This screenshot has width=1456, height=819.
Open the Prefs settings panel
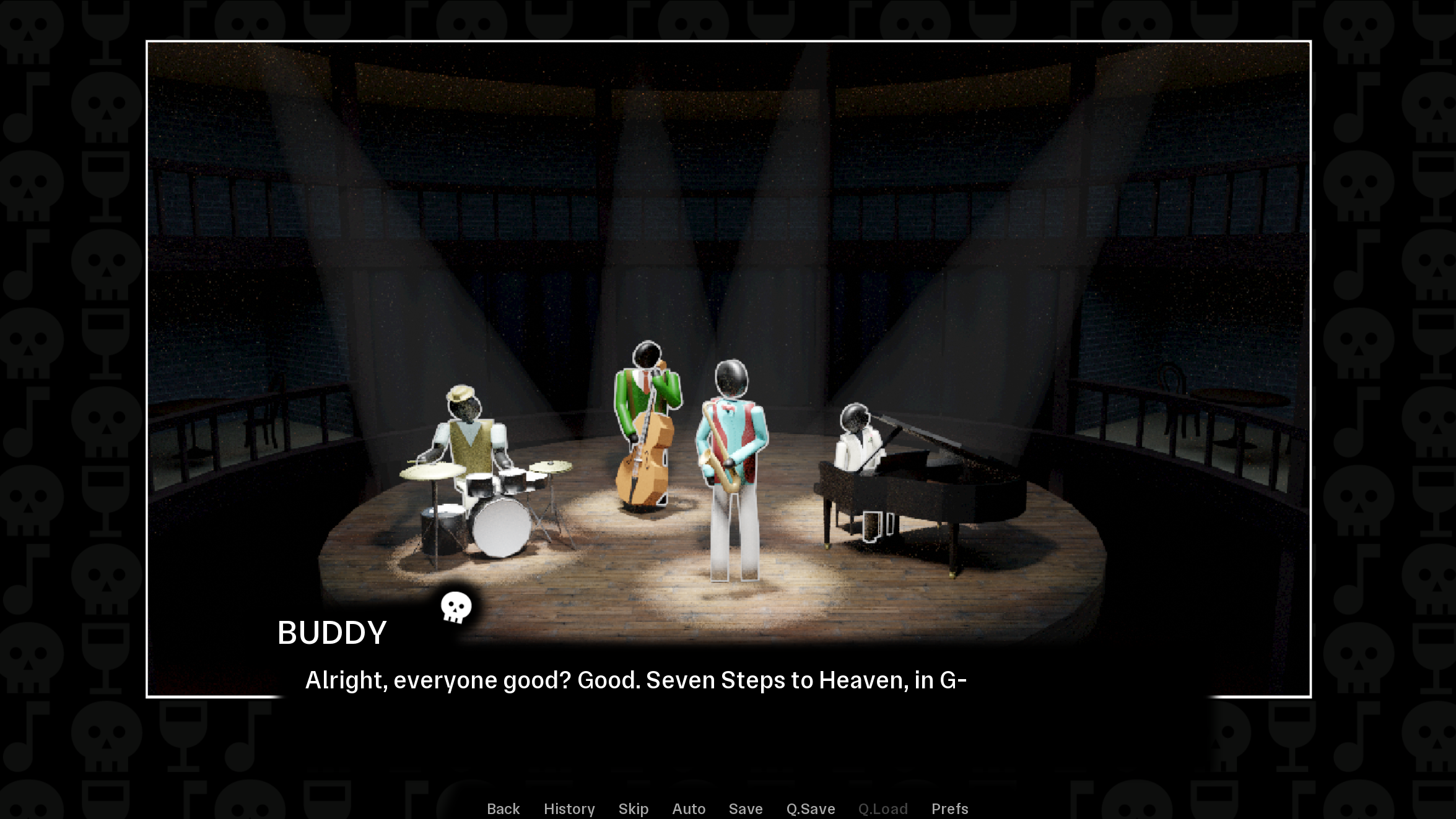click(x=949, y=808)
